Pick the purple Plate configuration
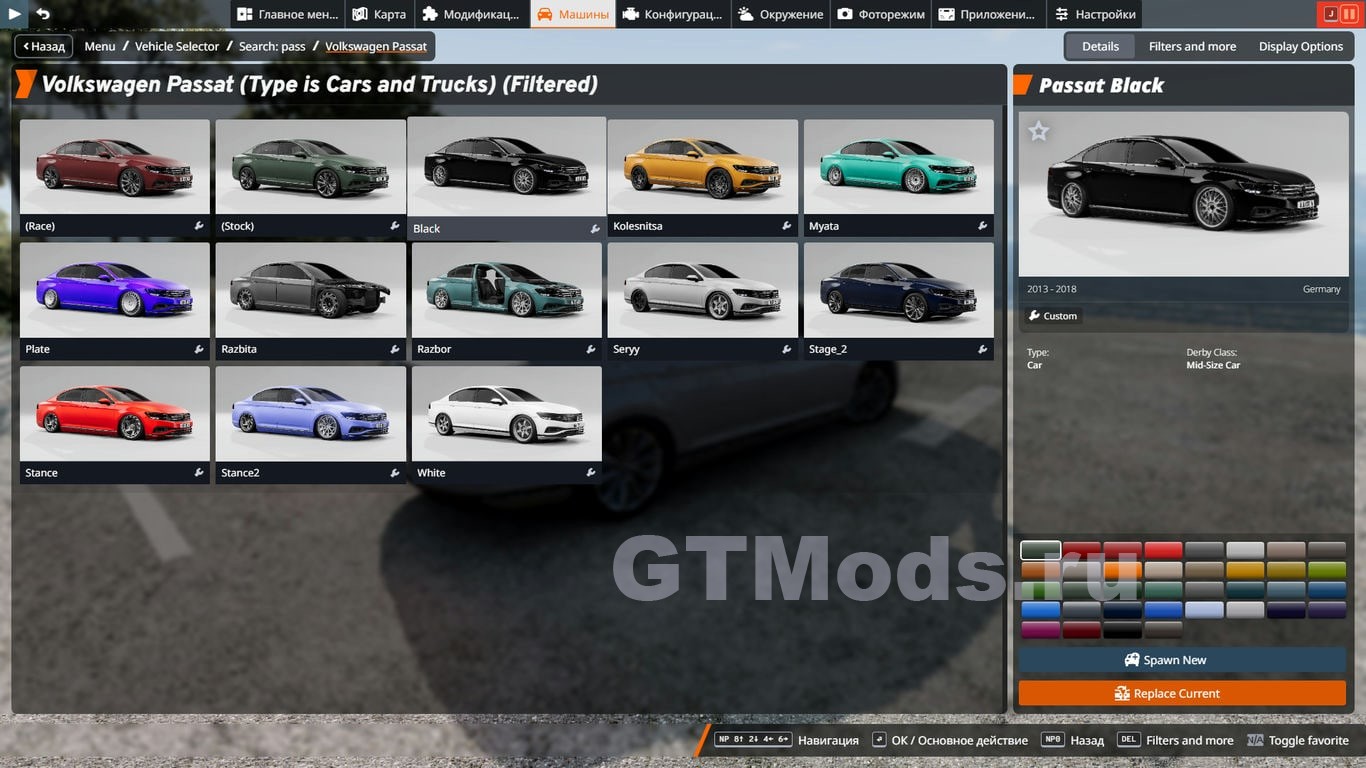This screenshot has height=768, width=1366. (x=115, y=291)
